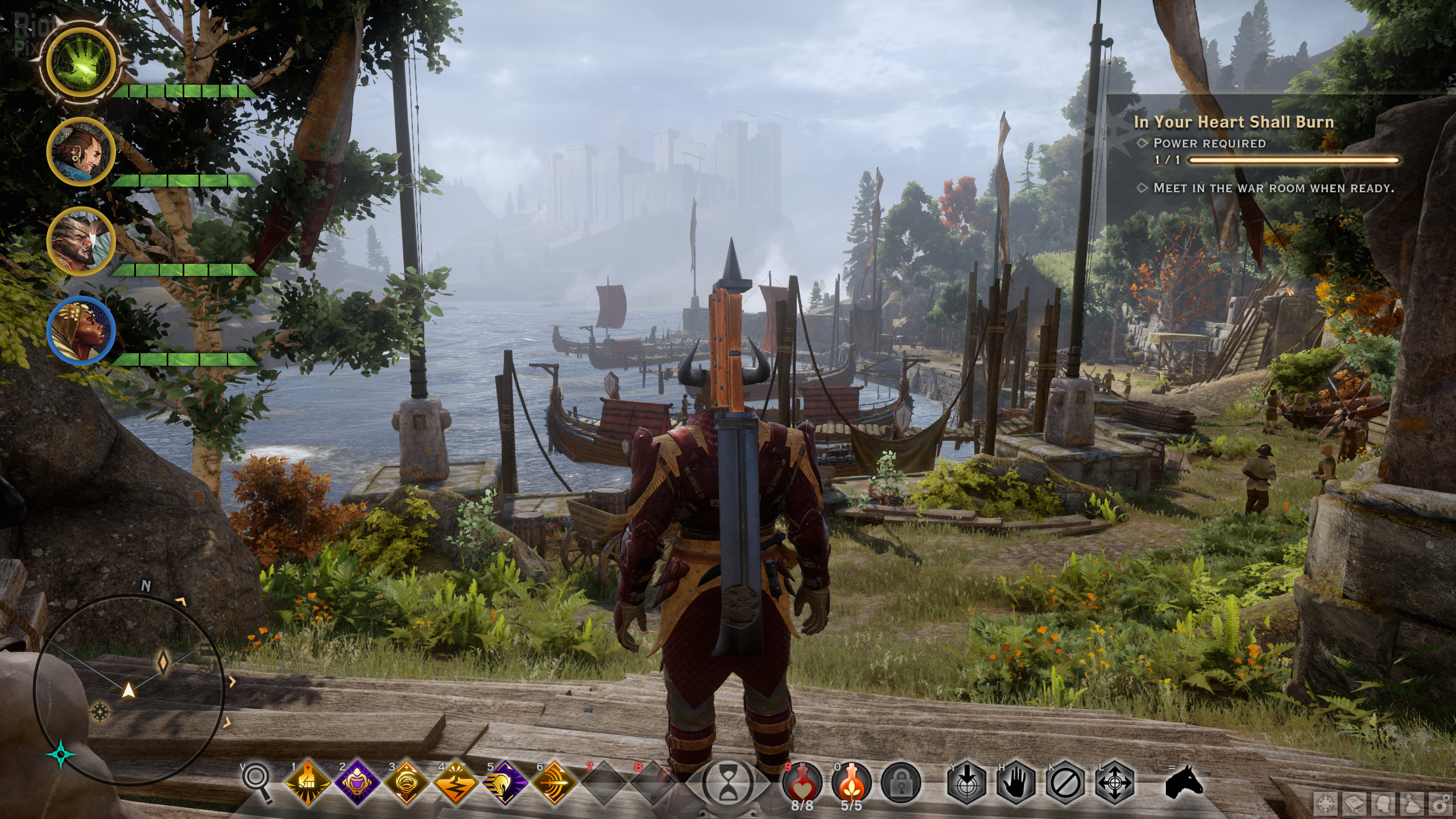Open the world map compass button
The height and width of the screenshot is (819, 1456).
[x=1326, y=804]
